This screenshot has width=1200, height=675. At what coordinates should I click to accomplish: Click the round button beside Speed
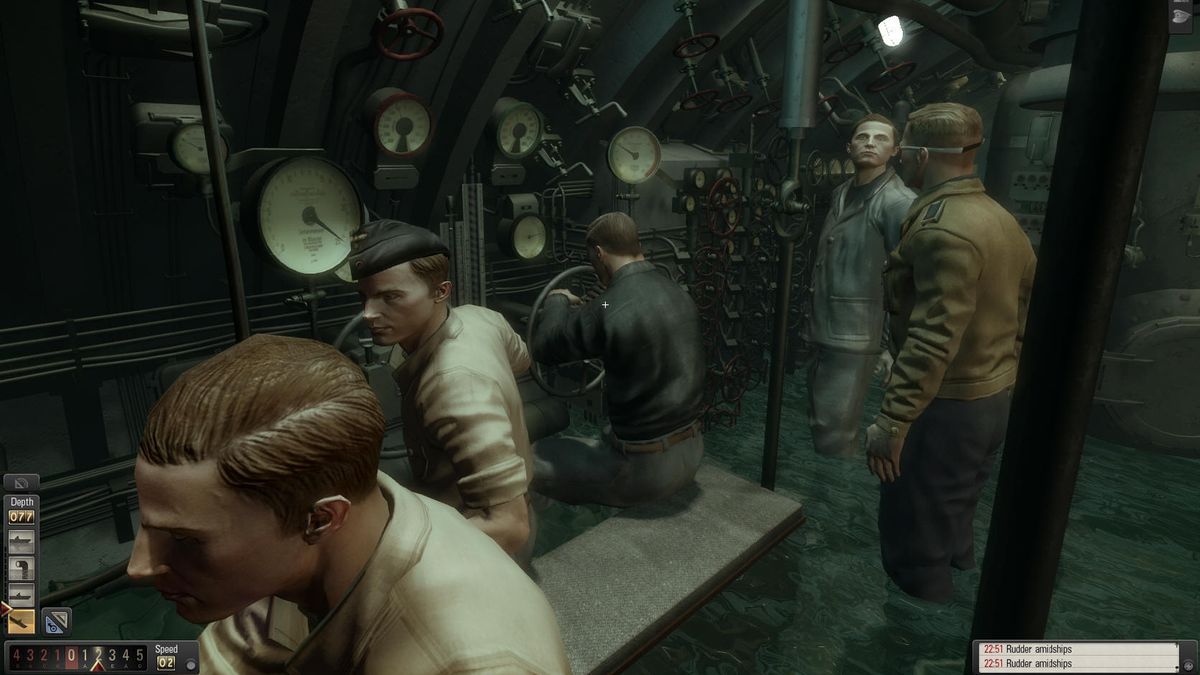coord(190,663)
